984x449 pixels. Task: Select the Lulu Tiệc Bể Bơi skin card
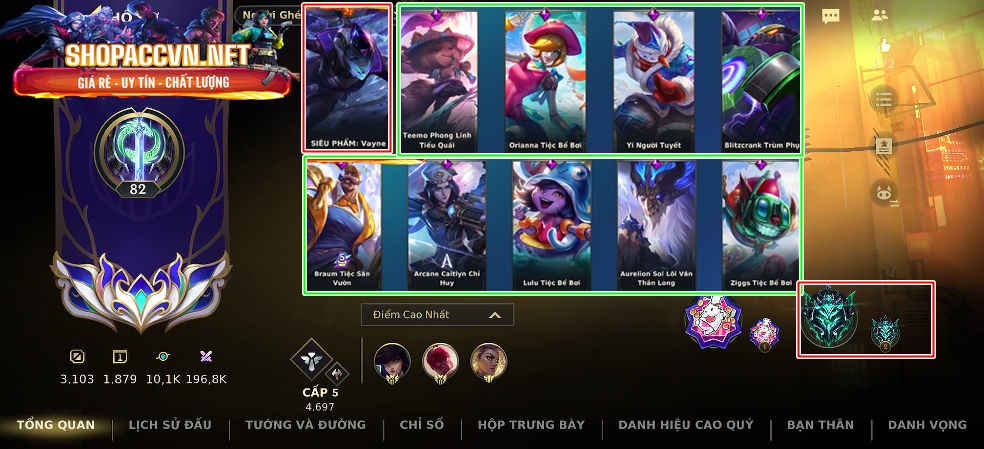point(551,224)
